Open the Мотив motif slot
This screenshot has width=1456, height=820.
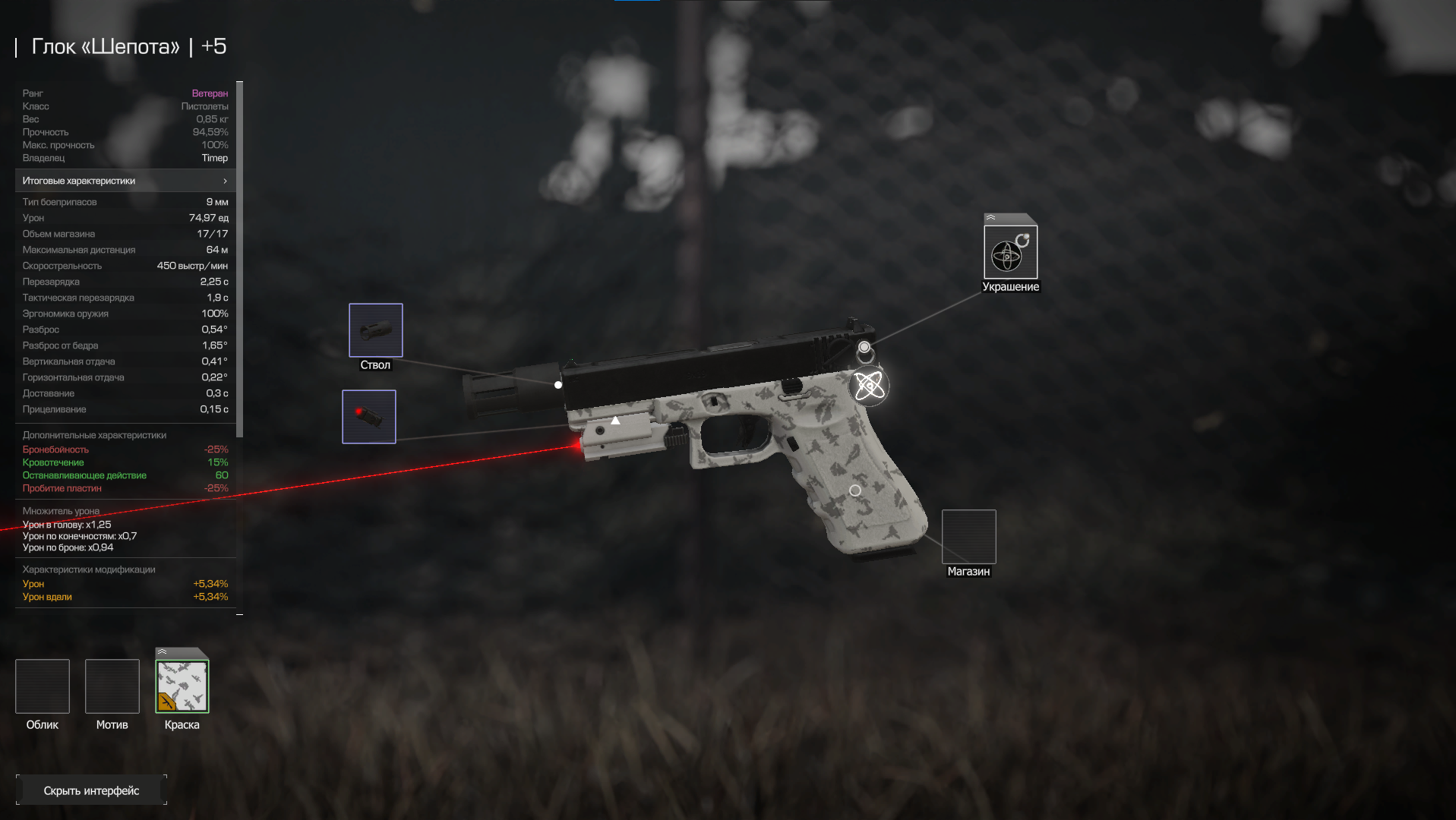[x=112, y=686]
